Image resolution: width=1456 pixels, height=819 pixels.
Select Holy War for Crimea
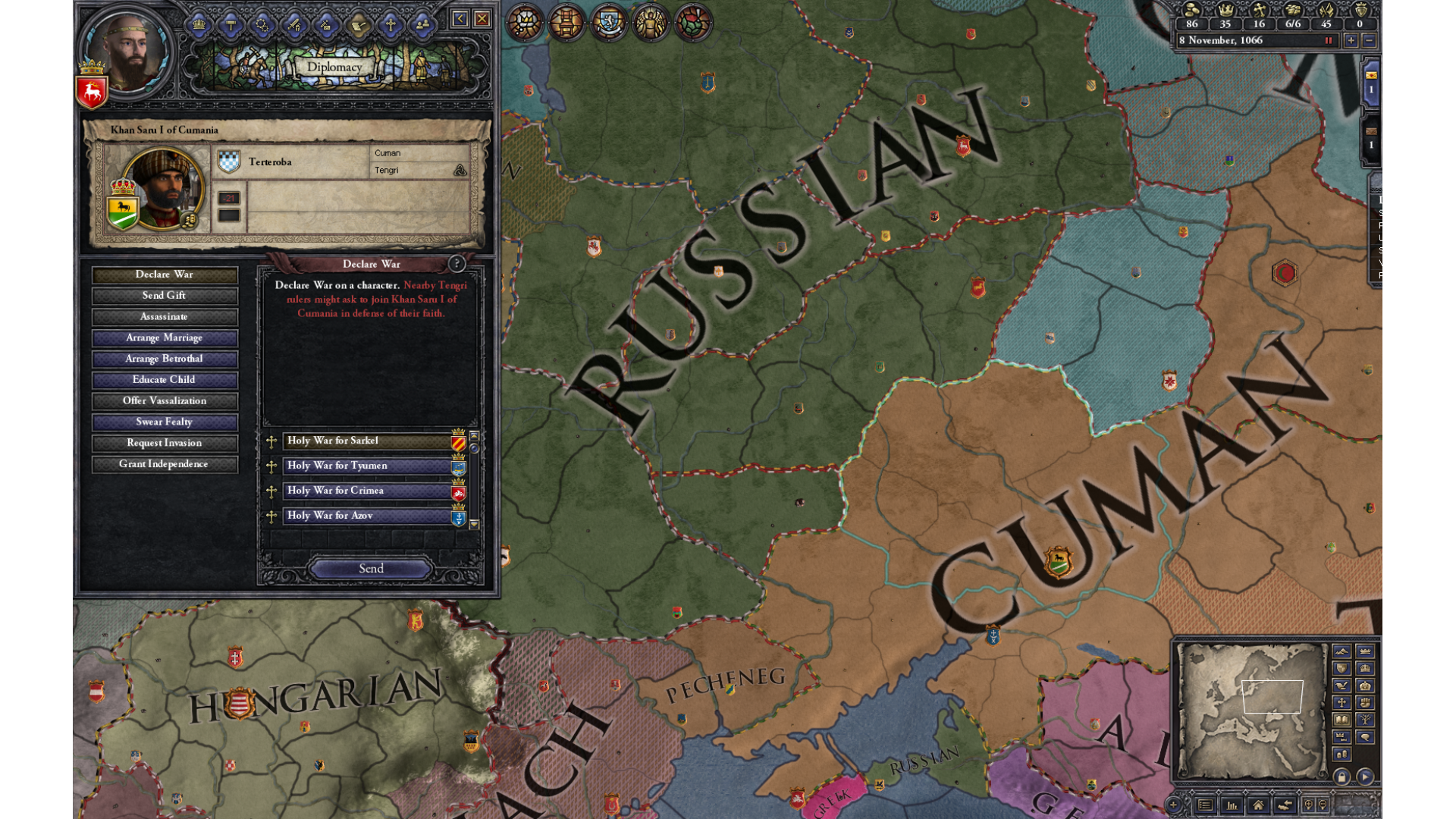pos(367,491)
